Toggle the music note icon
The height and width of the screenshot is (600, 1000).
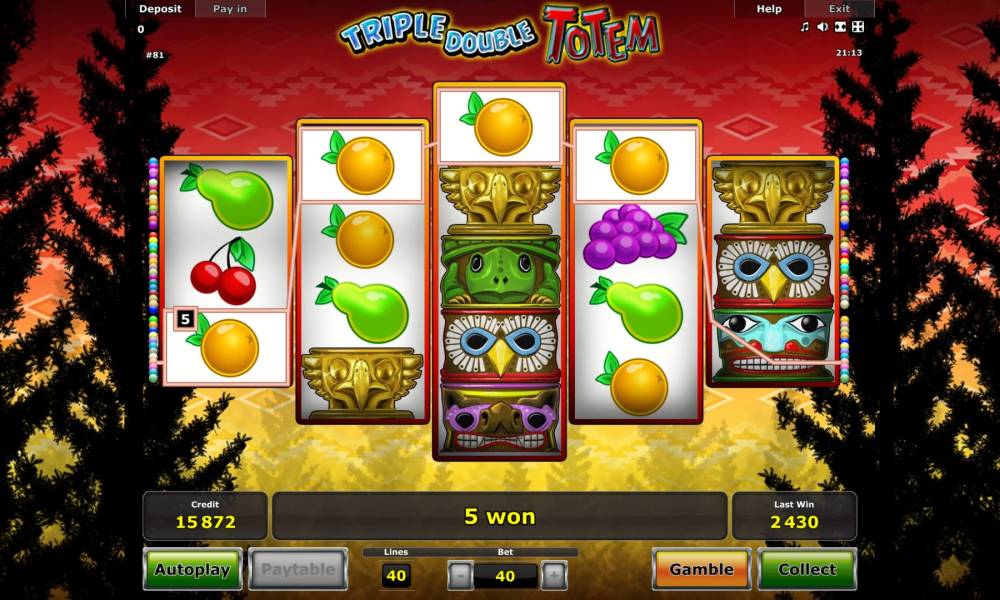click(805, 27)
